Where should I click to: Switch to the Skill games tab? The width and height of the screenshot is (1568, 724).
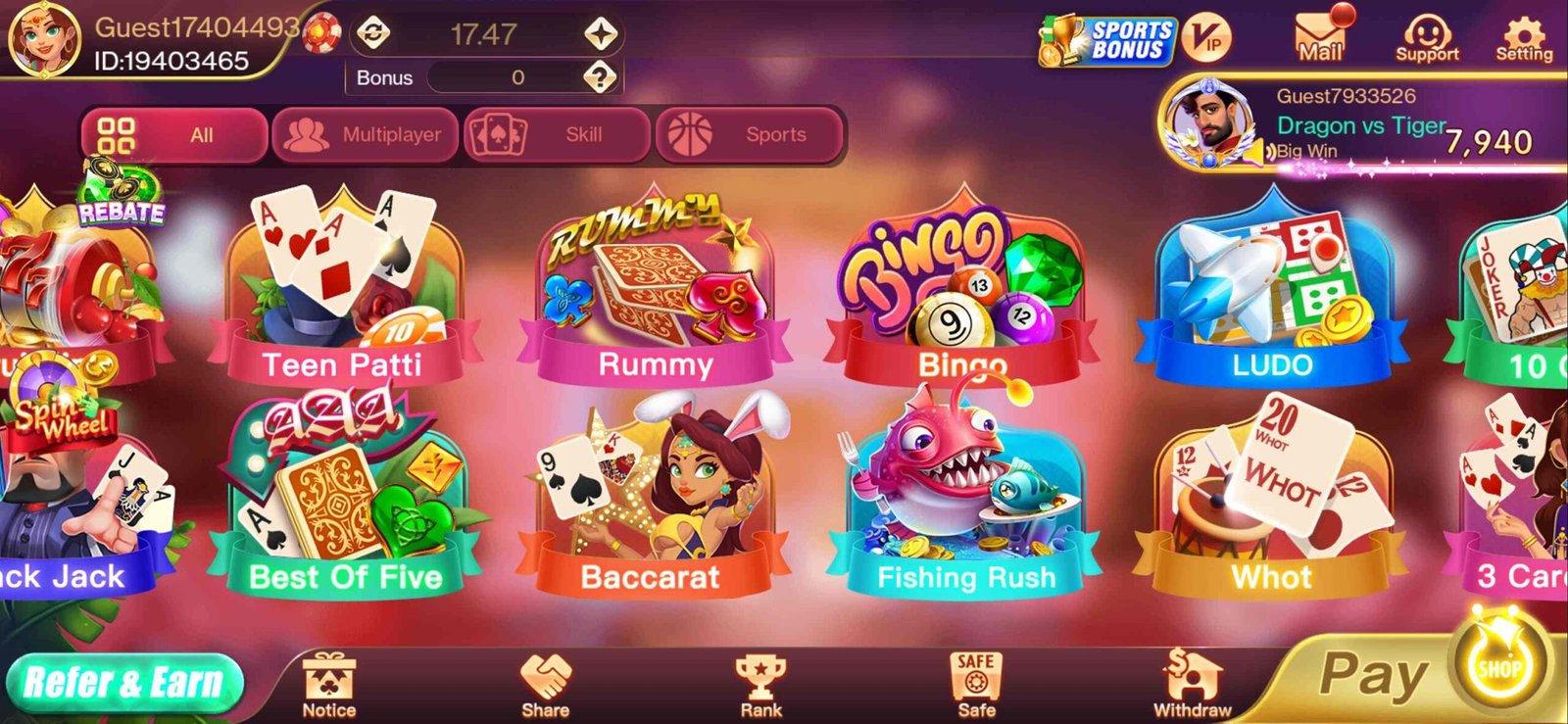pyautogui.click(x=557, y=134)
